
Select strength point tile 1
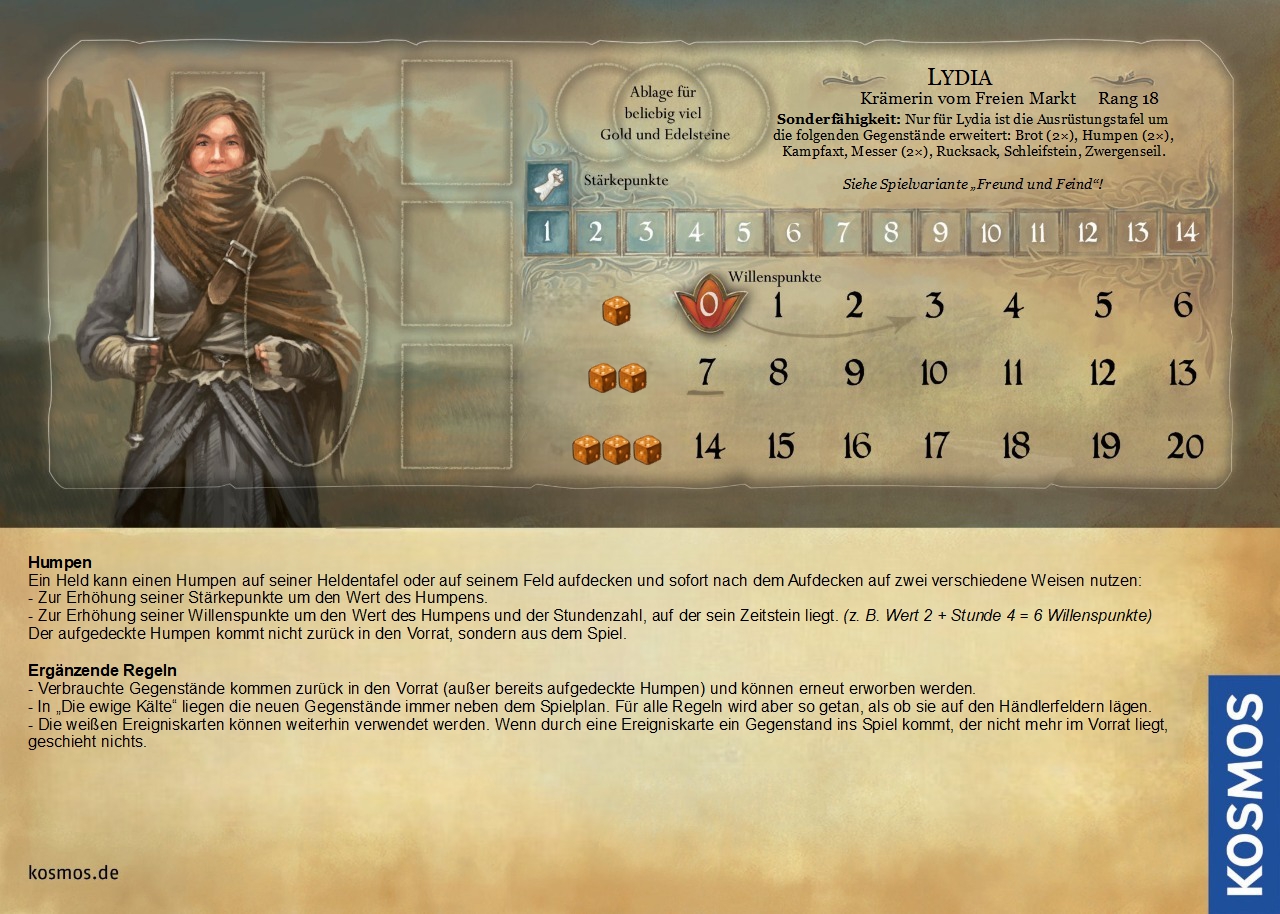pyautogui.click(x=547, y=233)
